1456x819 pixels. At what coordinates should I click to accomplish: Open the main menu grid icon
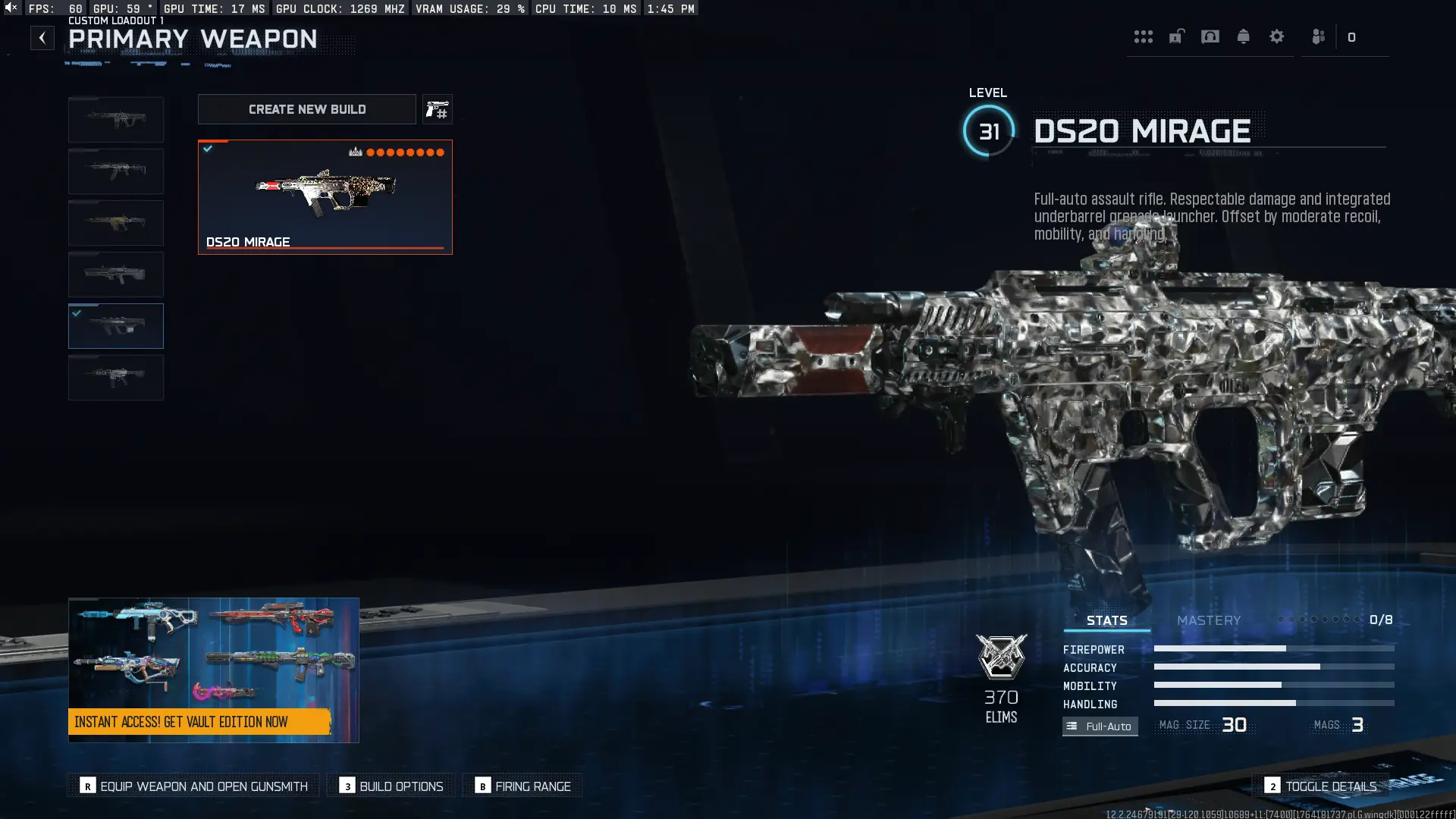1144,36
